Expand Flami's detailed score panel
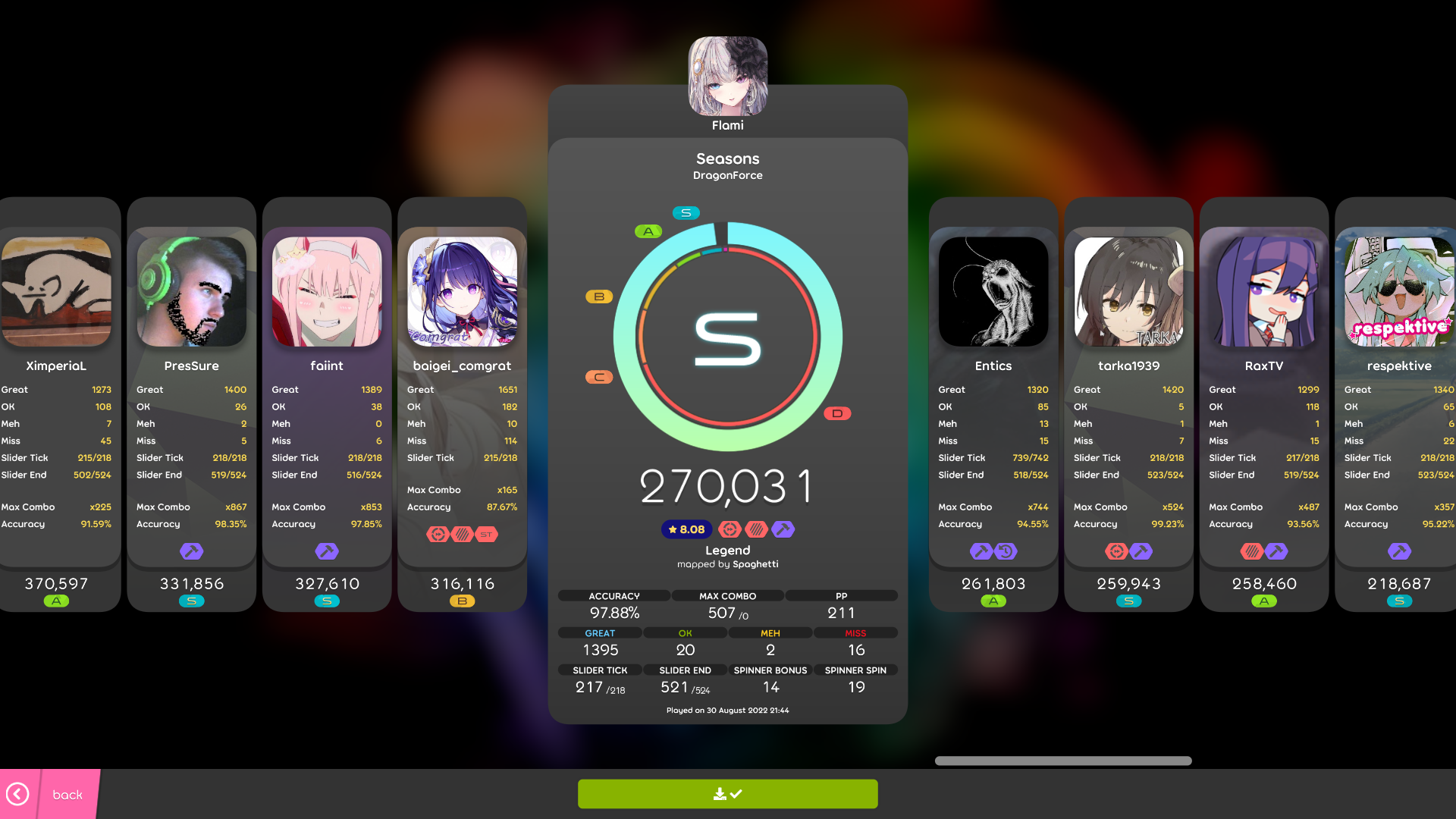The image size is (1456, 819). coord(727,337)
